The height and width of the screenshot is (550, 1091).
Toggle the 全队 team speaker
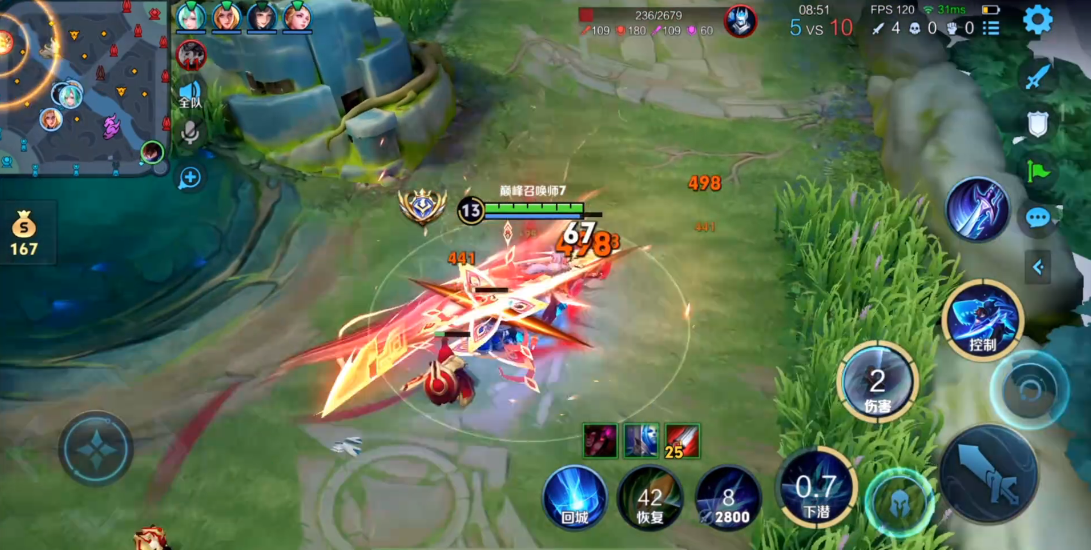189,93
